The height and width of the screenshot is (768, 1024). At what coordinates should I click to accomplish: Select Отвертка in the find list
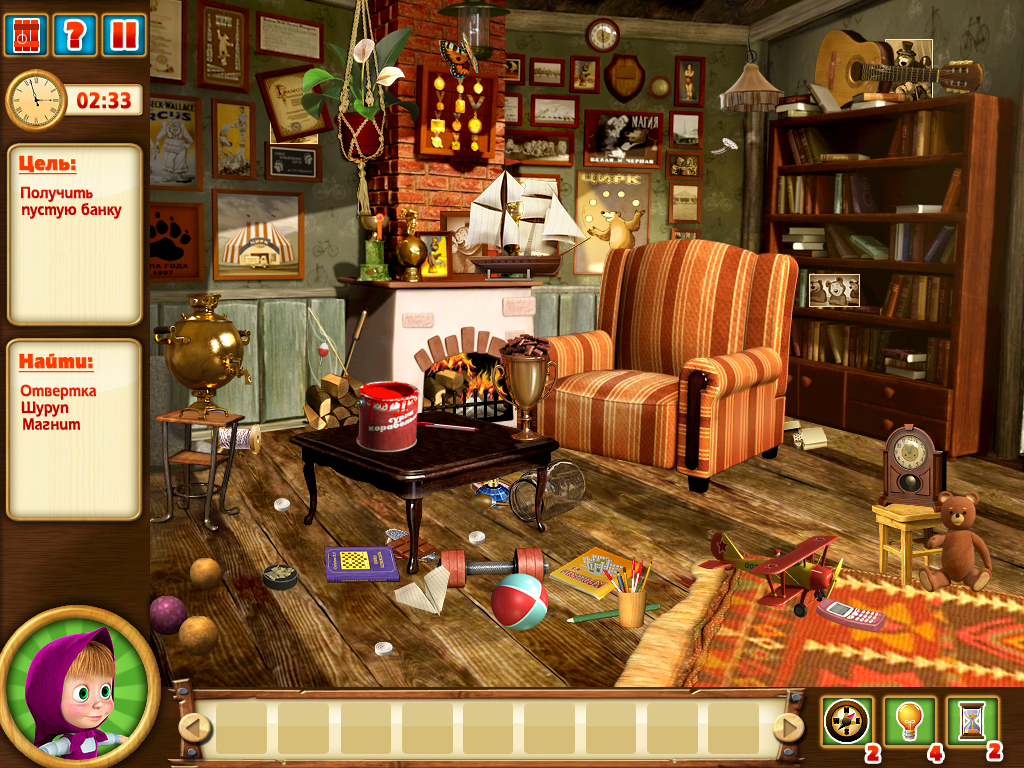pyautogui.click(x=58, y=391)
